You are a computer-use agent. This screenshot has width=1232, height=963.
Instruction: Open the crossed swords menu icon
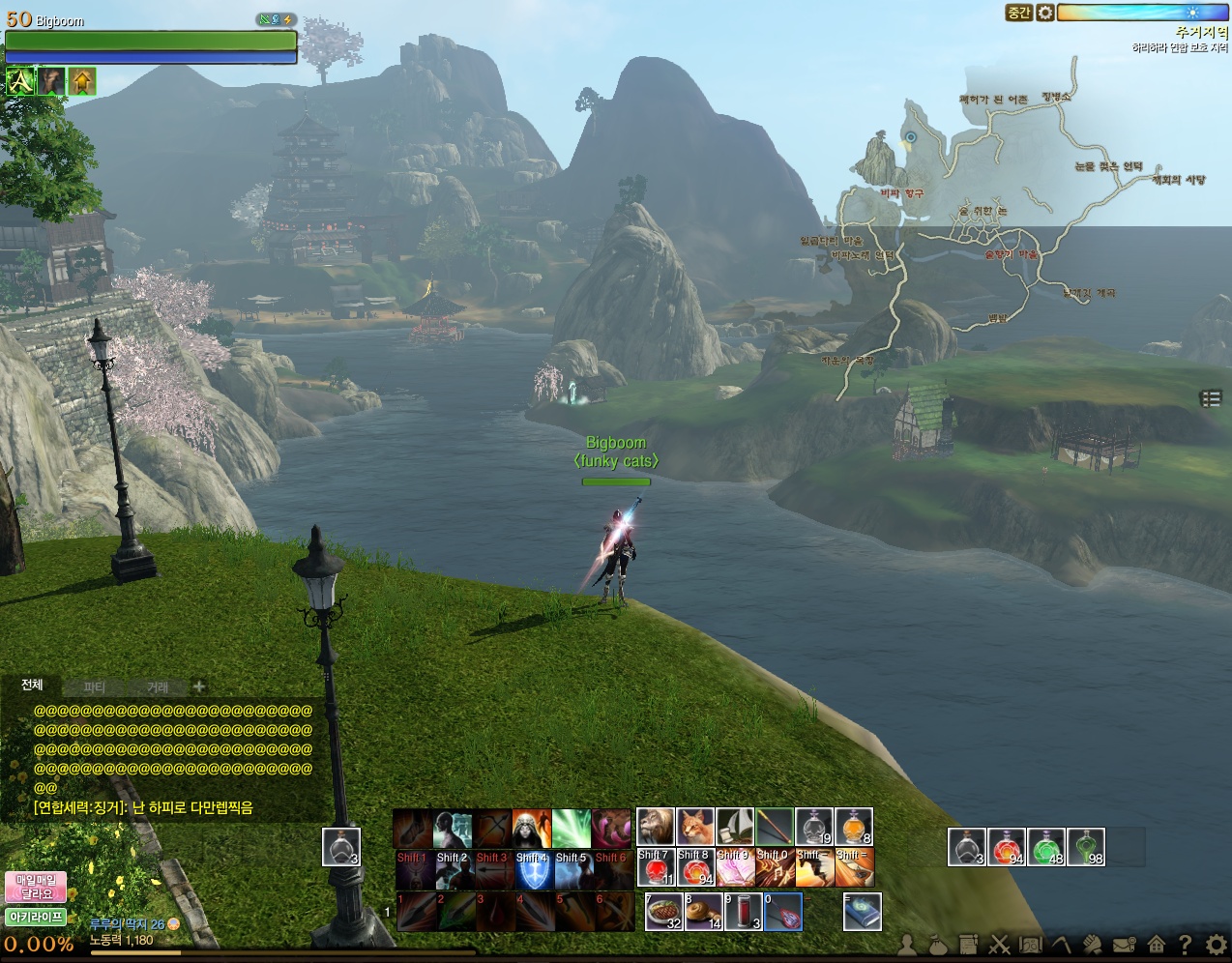pyautogui.click(x=999, y=944)
